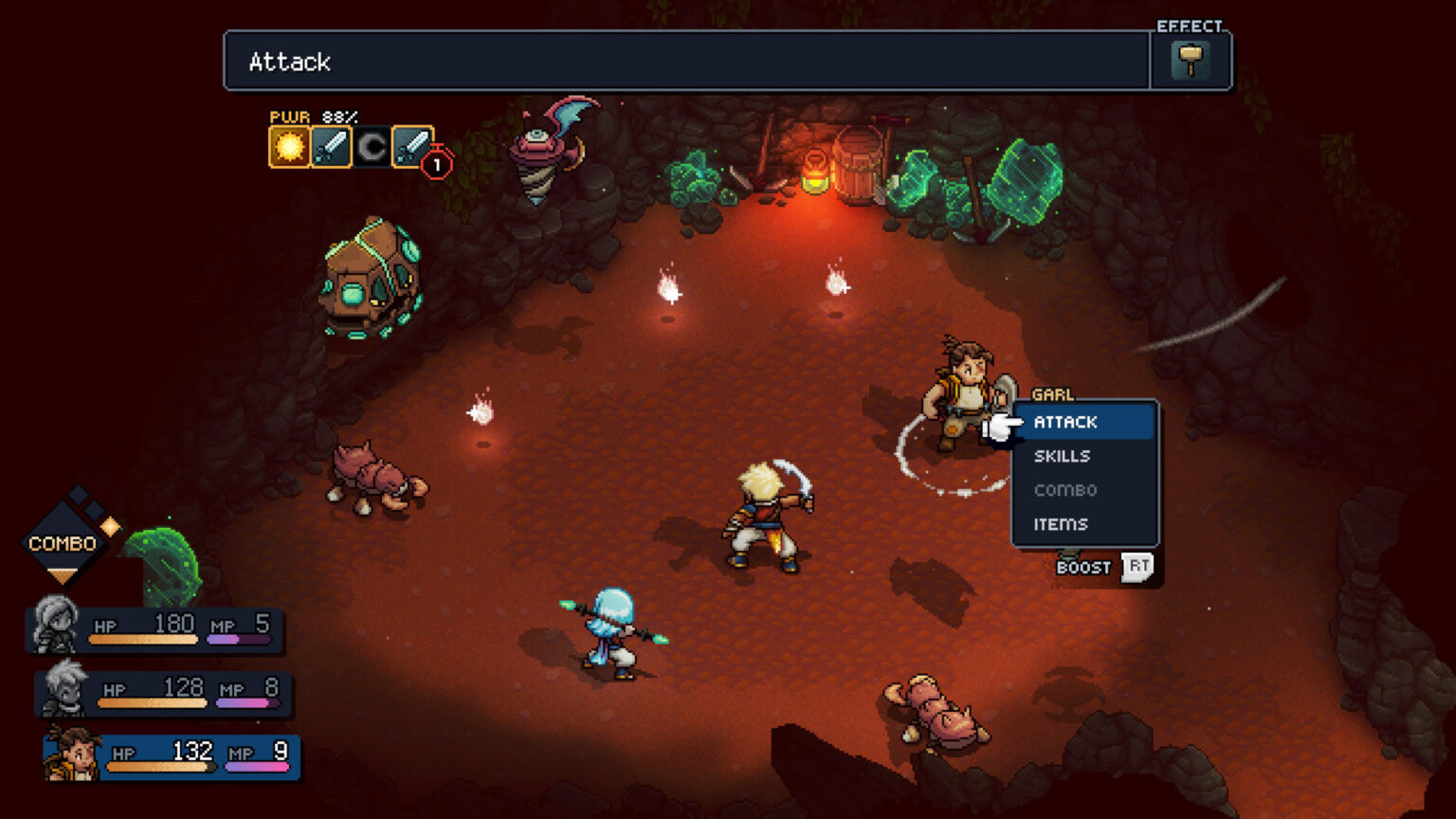Click the hammer Effect icon
The width and height of the screenshot is (1456, 819).
[x=1191, y=61]
